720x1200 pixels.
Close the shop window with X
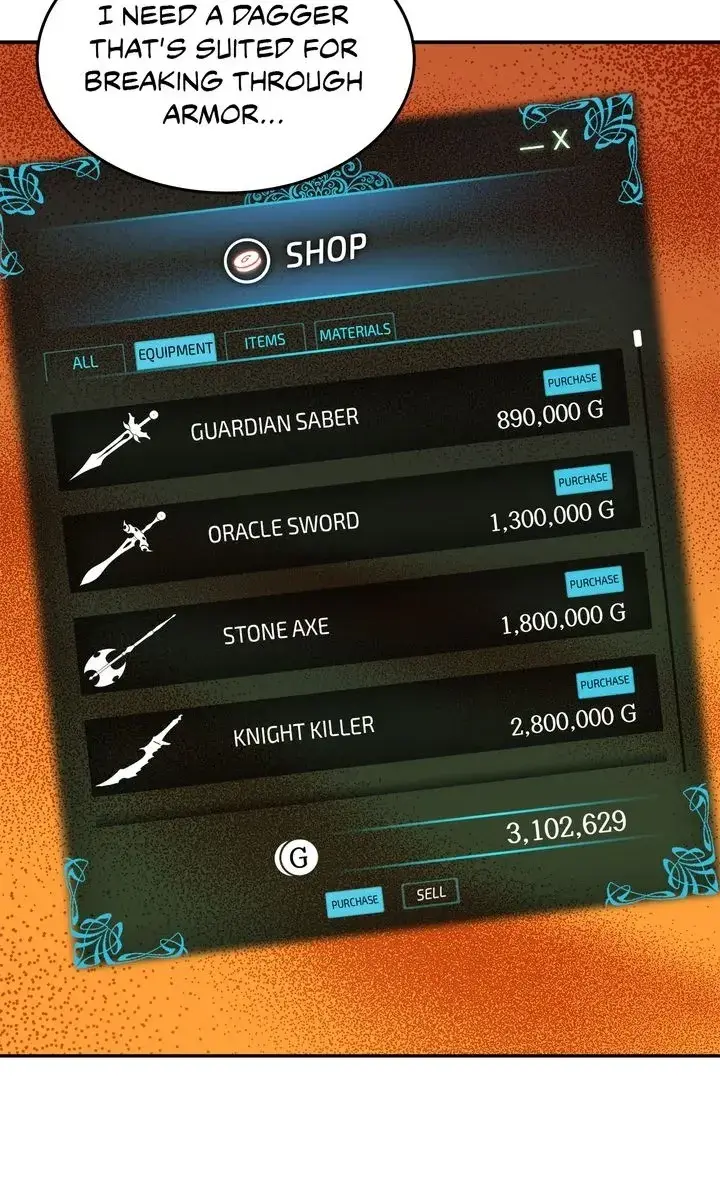coord(561,140)
